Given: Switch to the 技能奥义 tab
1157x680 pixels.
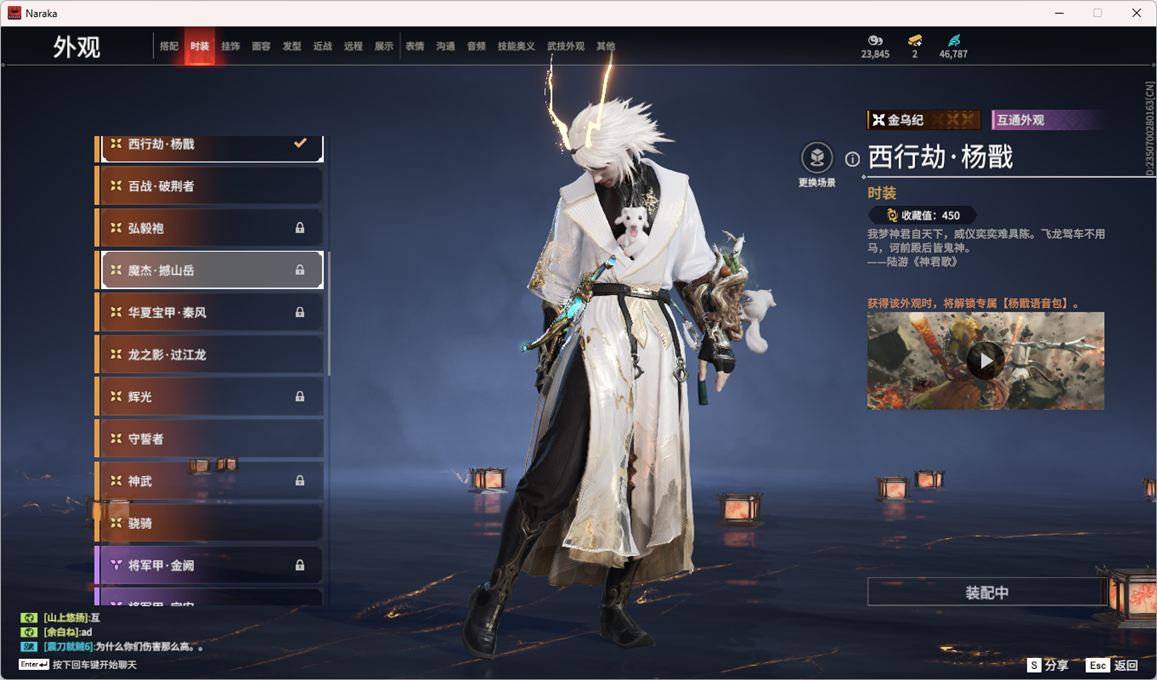Looking at the screenshot, I should 516,46.
